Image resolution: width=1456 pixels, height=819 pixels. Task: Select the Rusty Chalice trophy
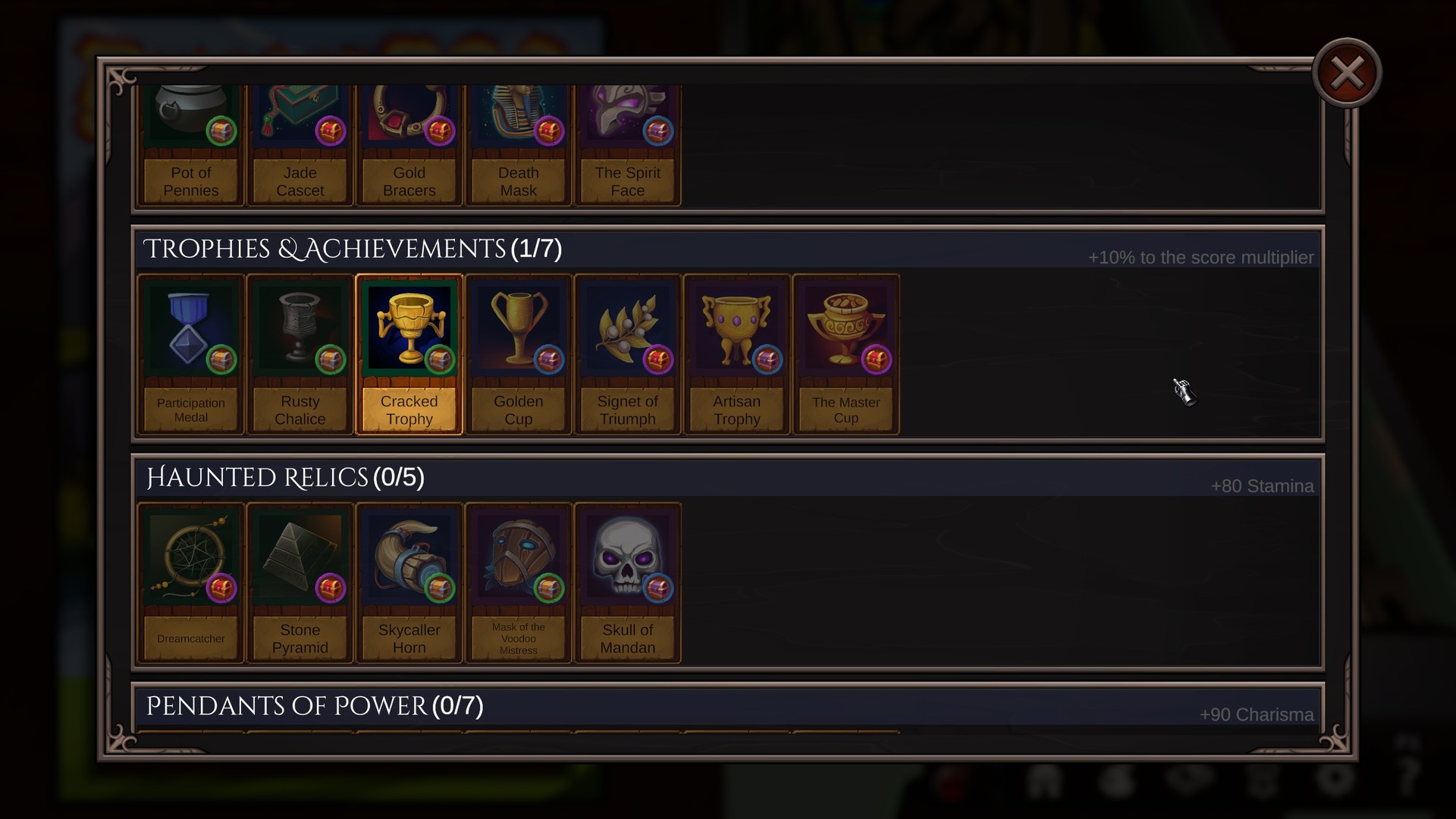300,326
